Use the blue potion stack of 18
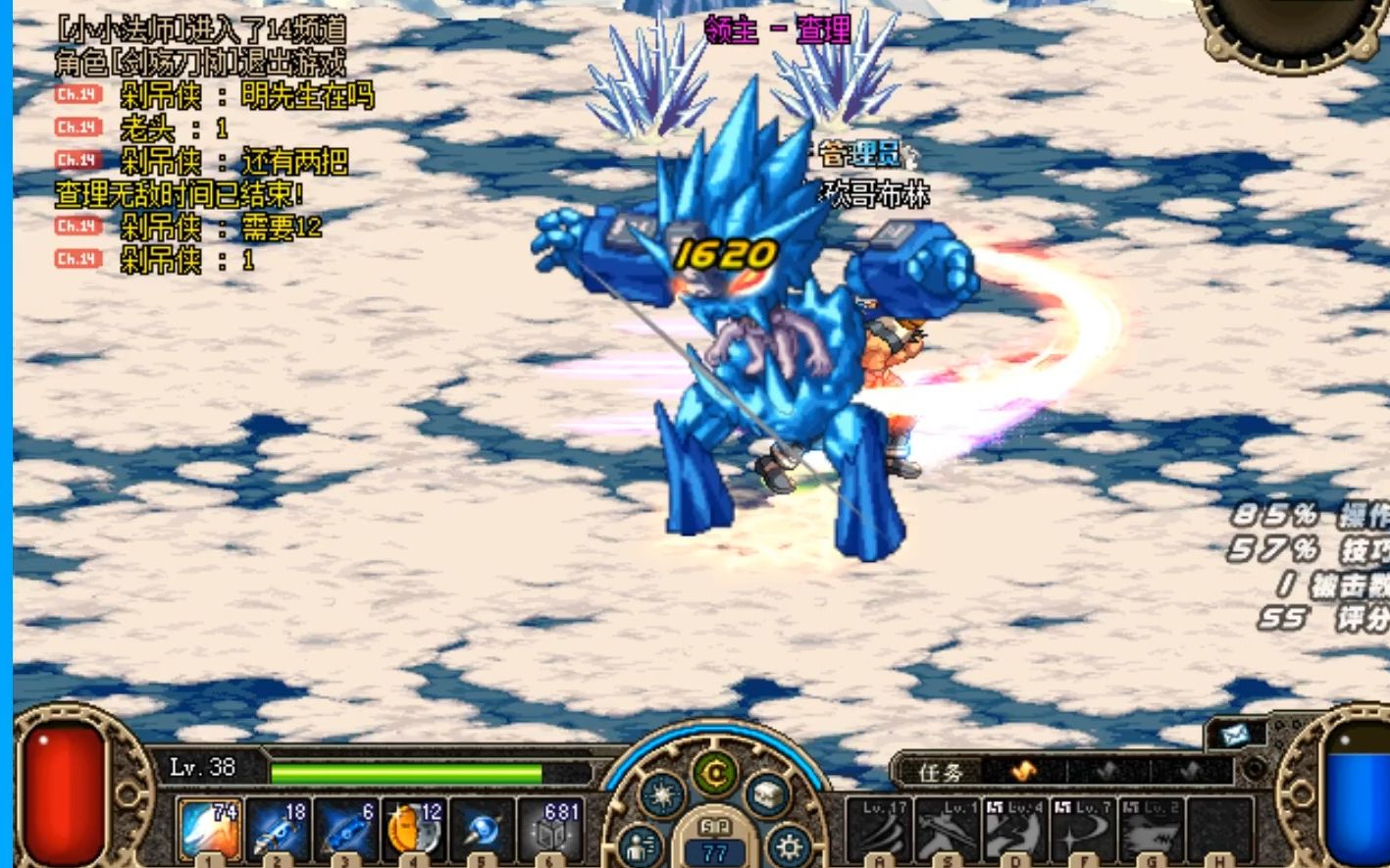1390x868 pixels. click(x=279, y=829)
